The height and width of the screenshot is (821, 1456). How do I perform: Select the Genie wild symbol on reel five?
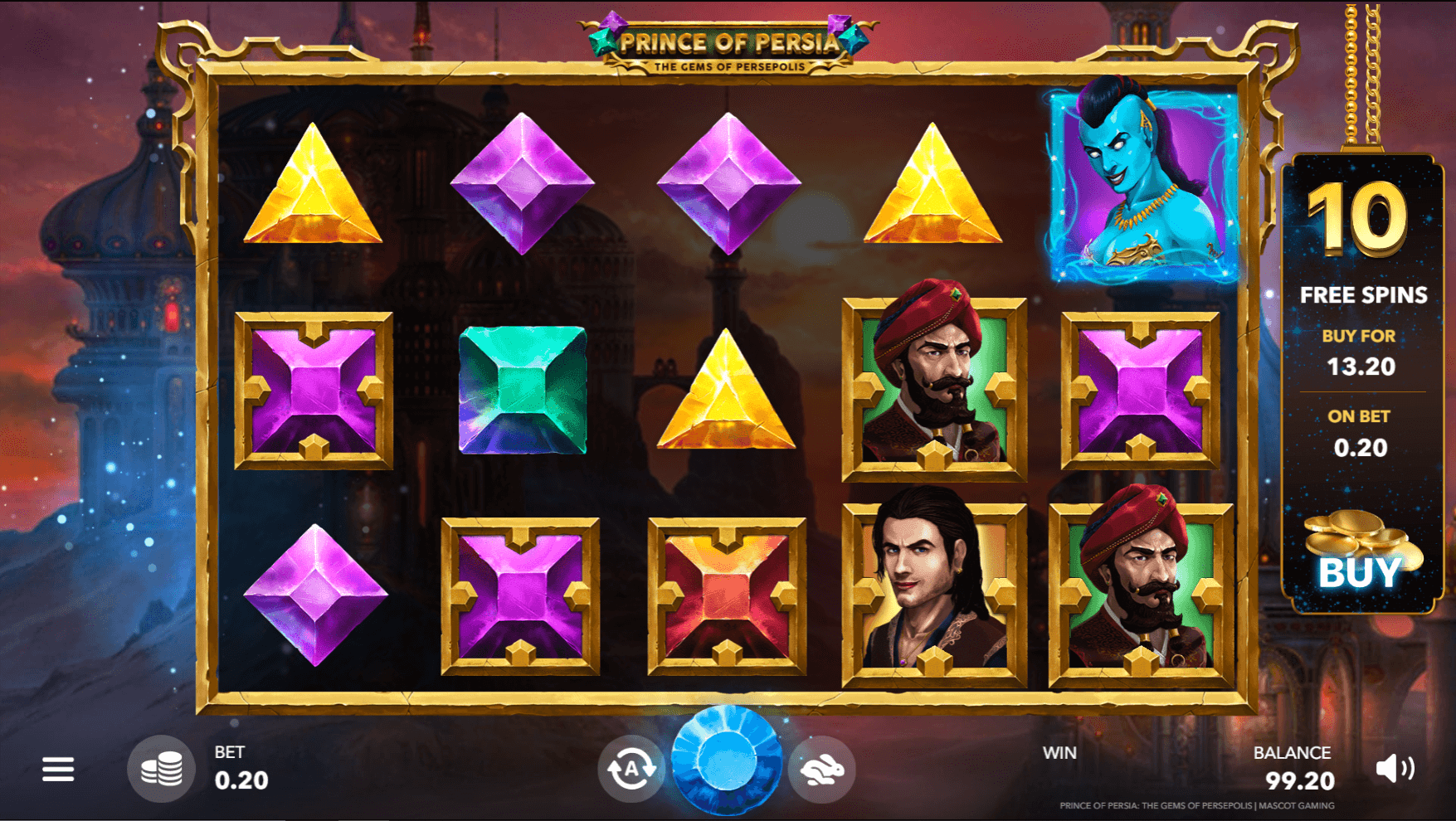(x=1138, y=184)
